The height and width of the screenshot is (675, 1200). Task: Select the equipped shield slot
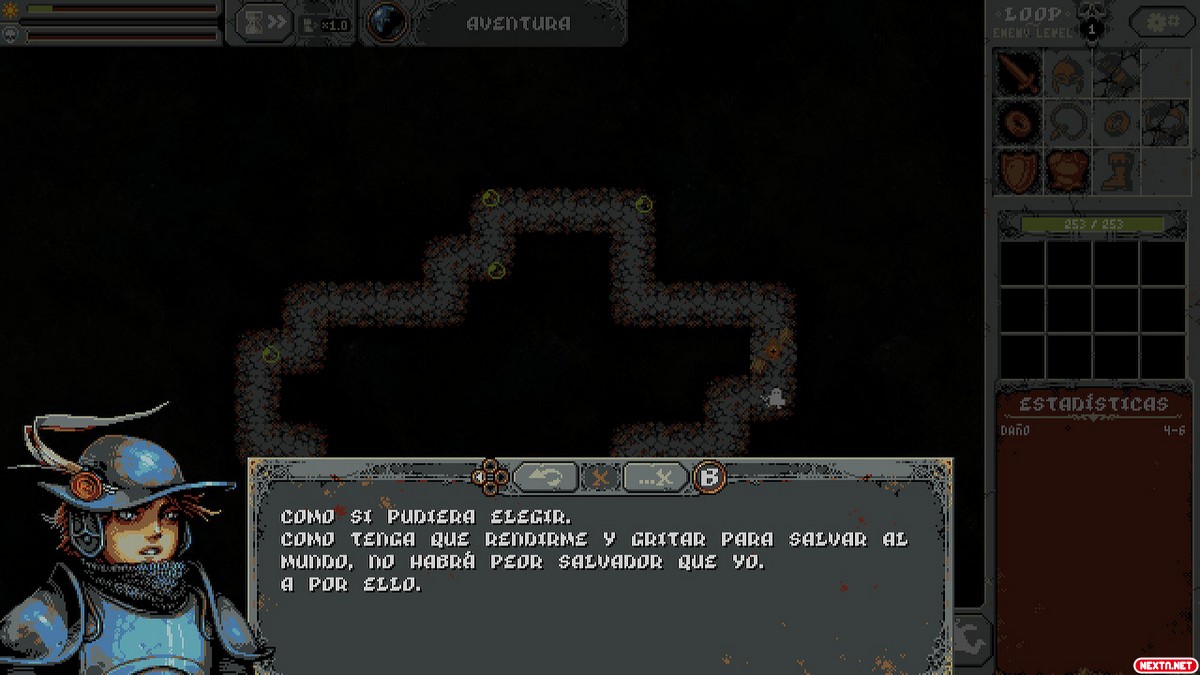coord(1019,171)
